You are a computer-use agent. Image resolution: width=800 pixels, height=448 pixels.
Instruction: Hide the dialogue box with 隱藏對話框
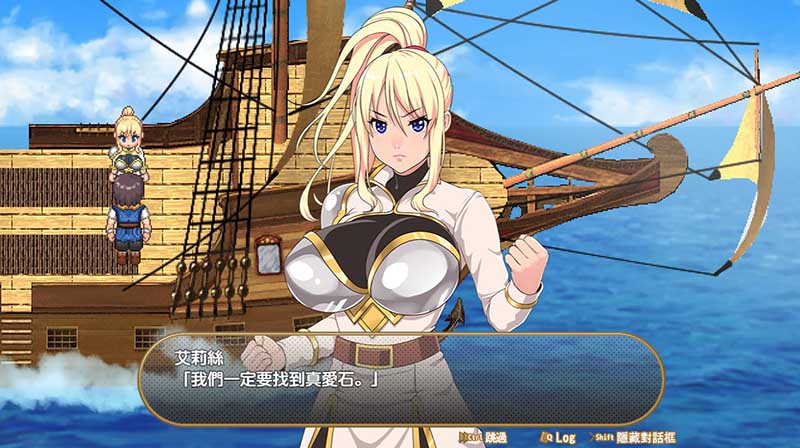click(x=648, y=437)
